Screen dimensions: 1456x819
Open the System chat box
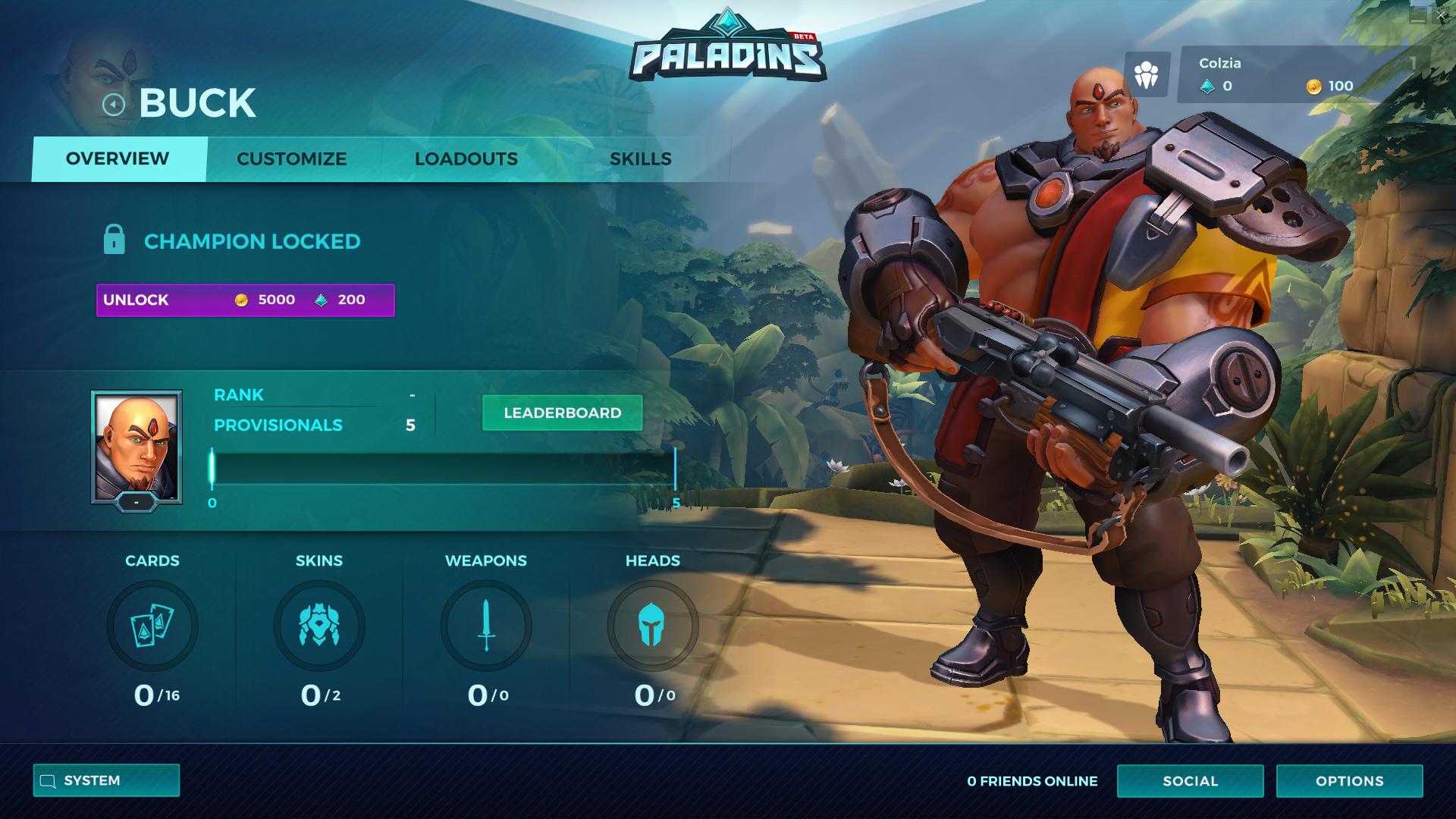tap(106, 781)
